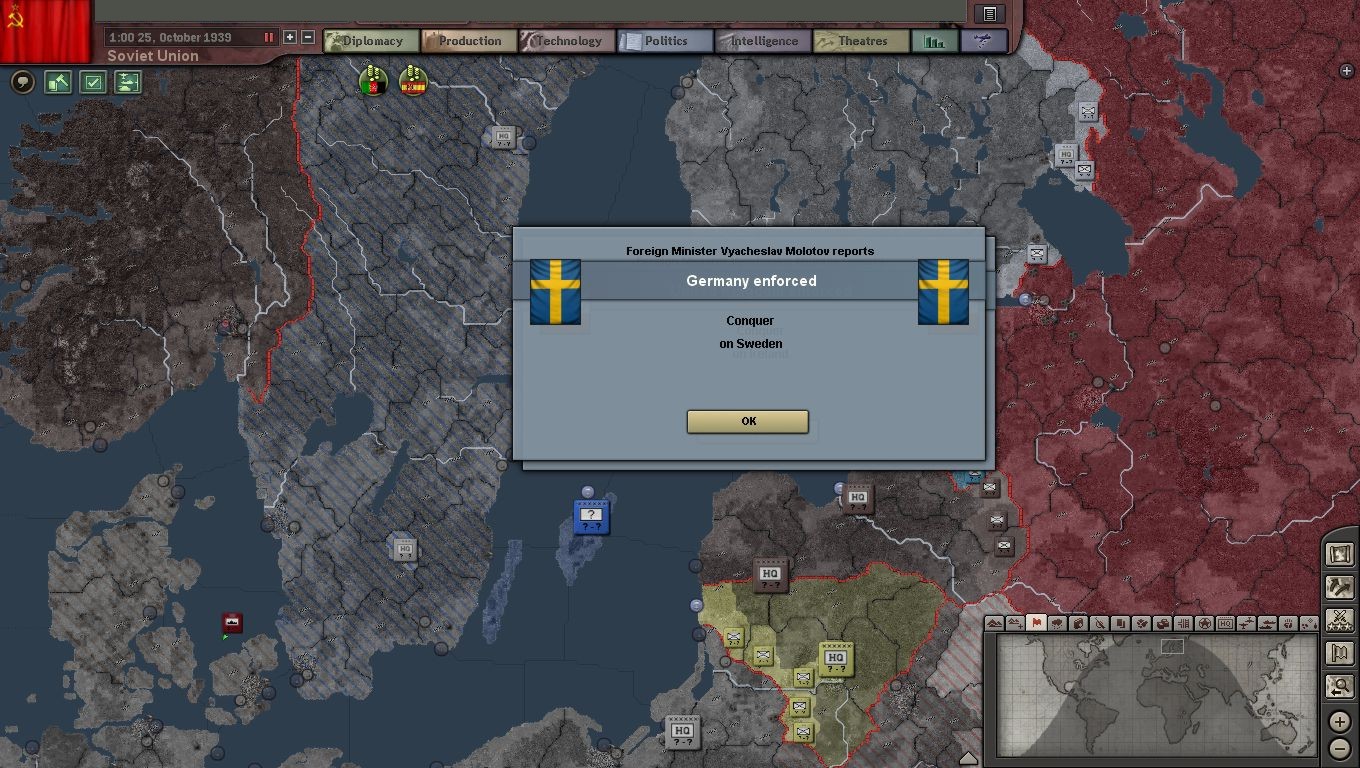Viewport: 1360px width, 768px height.
Task: Select the red flag political map mode
Action: 1036,623
